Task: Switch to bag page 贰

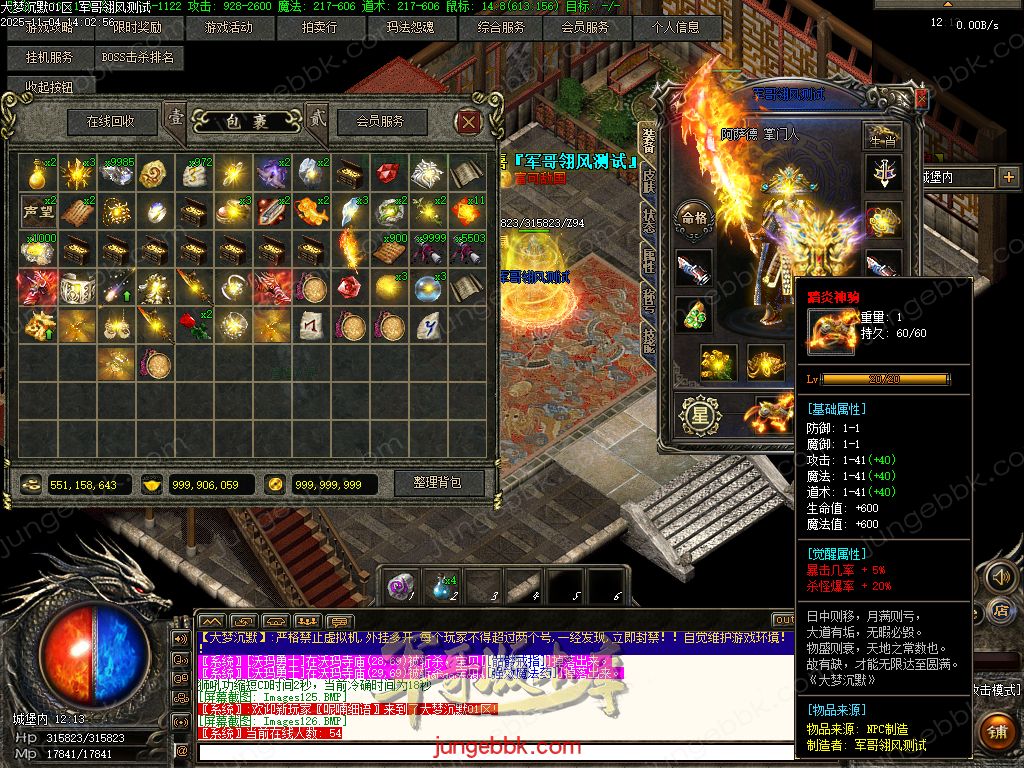Action: (x=317, y=119)
